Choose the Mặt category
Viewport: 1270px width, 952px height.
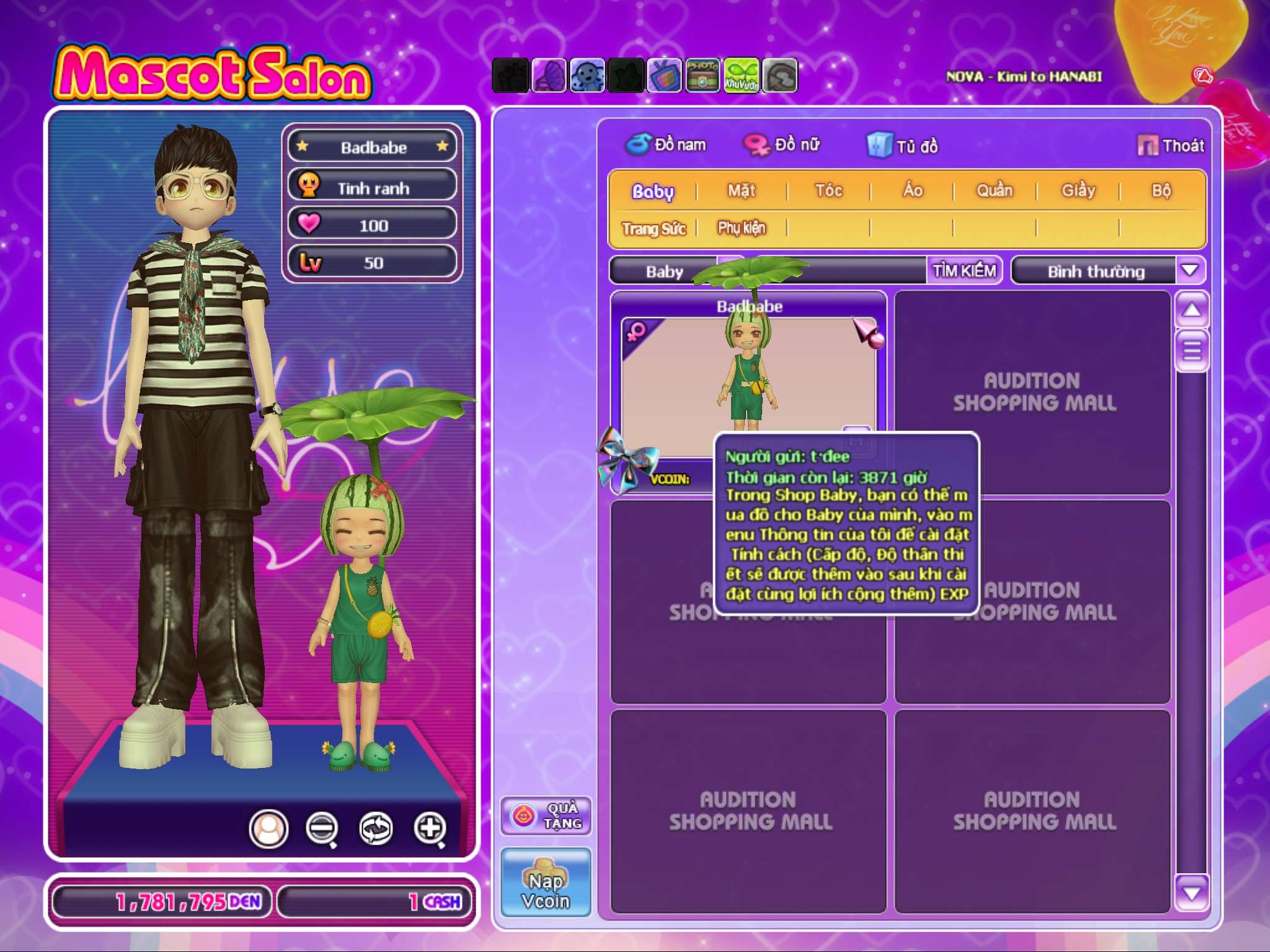point(741,191)
